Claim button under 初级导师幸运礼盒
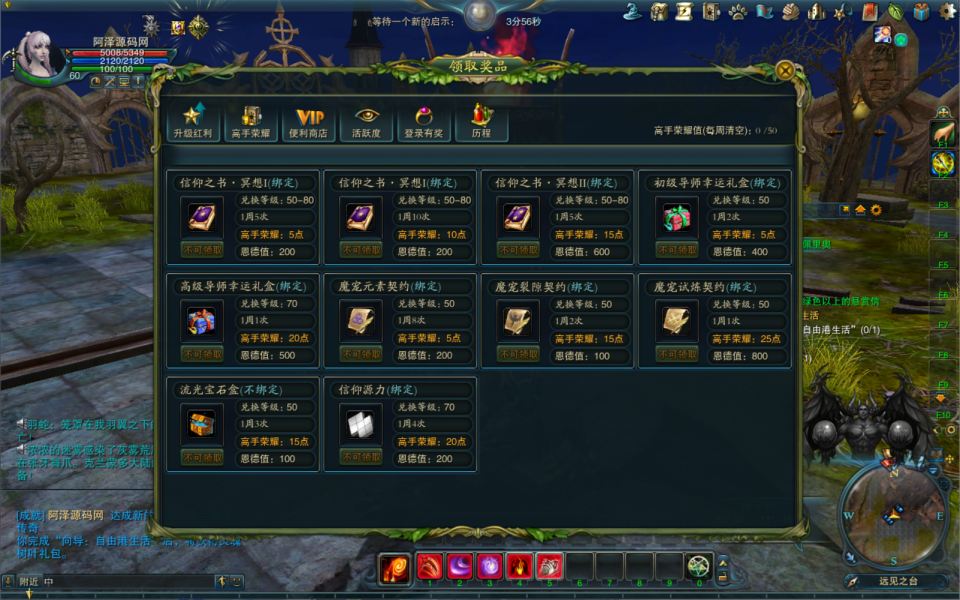960x600 pixels. [677, 250]
